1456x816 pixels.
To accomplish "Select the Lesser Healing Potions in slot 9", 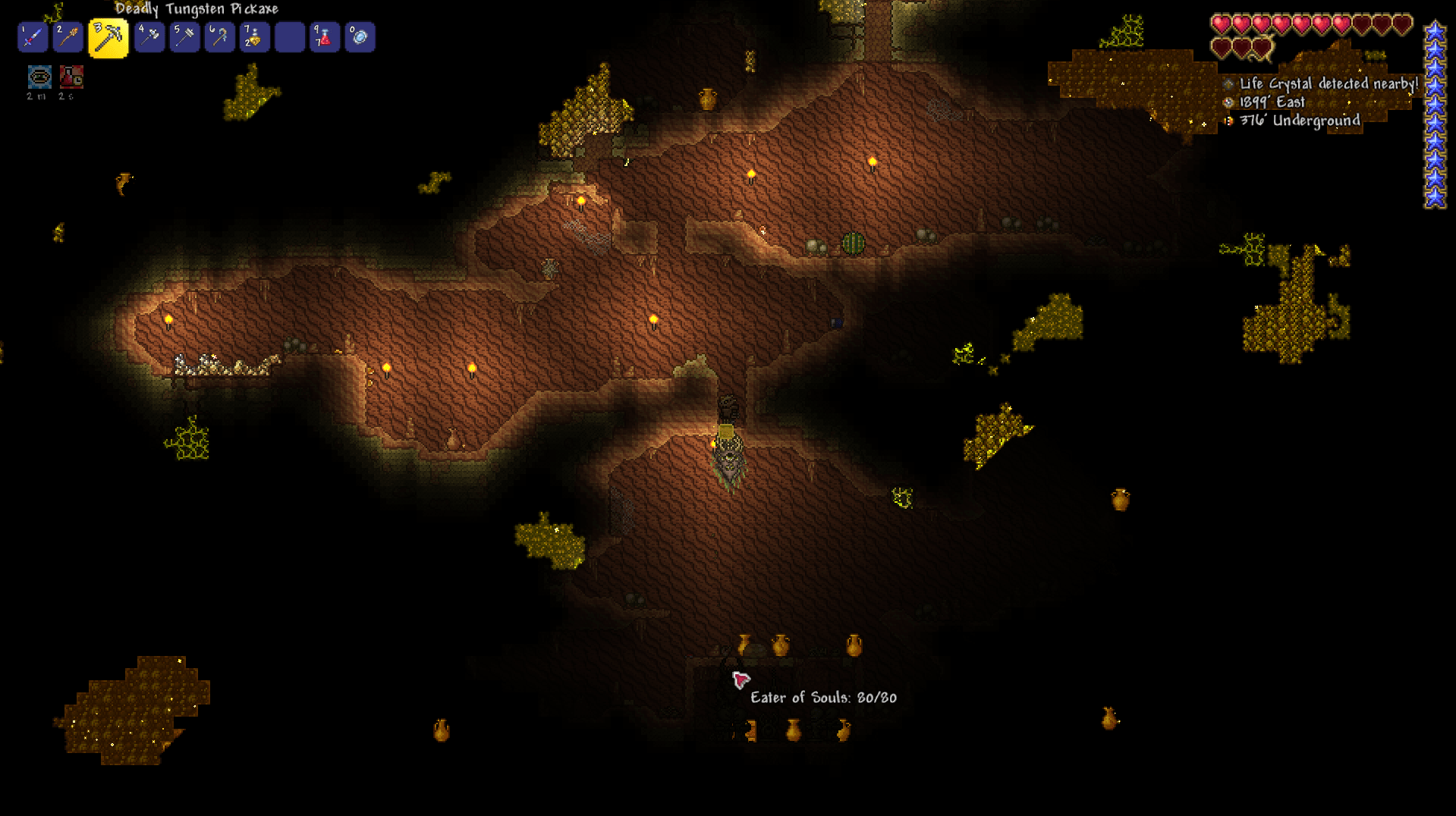I will pyautogui.click(x=324, y=36).
